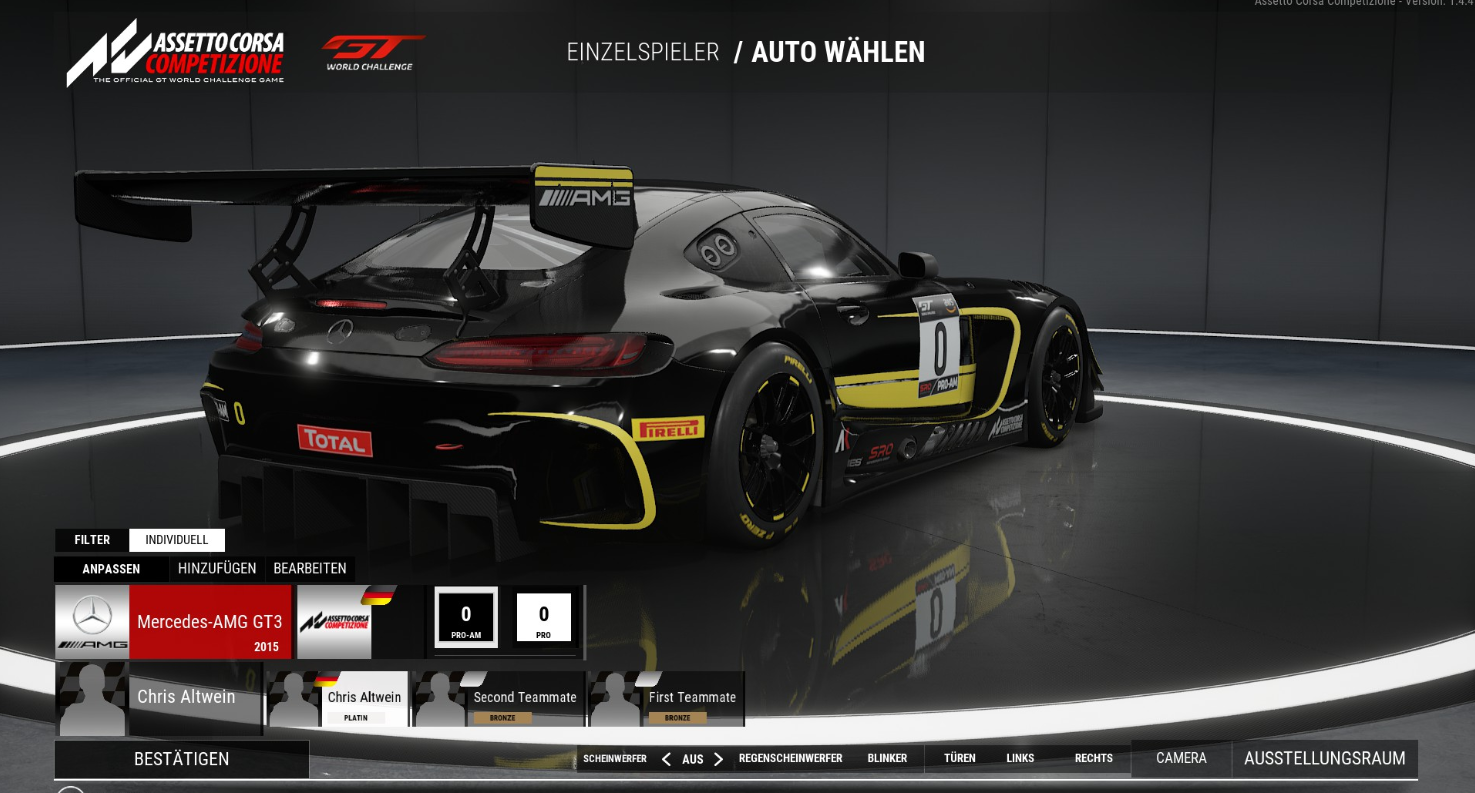Choose the First Teammate driver card
The image size is (1475, 793).
pos(667,699)
